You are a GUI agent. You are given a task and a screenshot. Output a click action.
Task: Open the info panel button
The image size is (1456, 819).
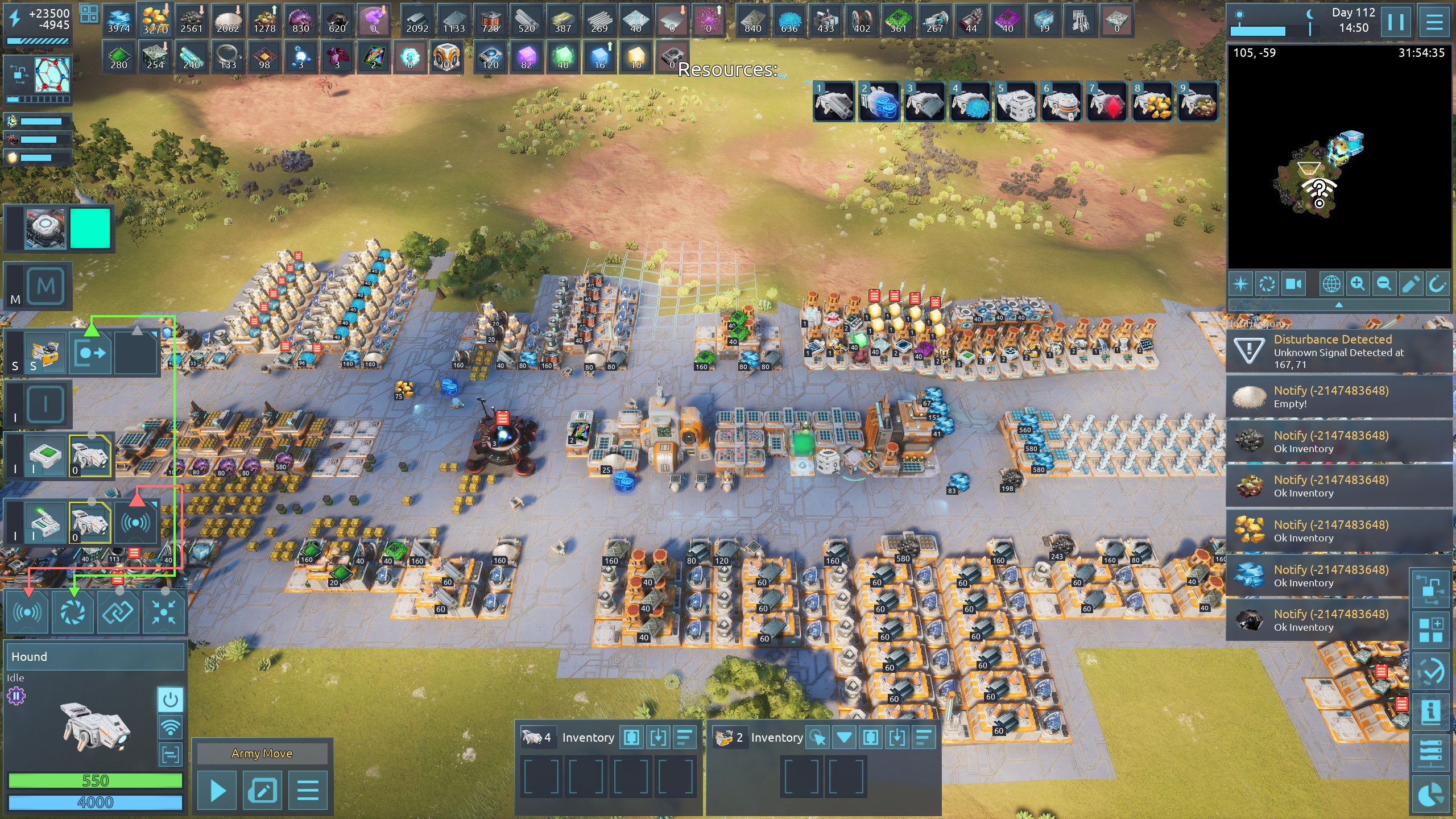tap(1430, 711)
